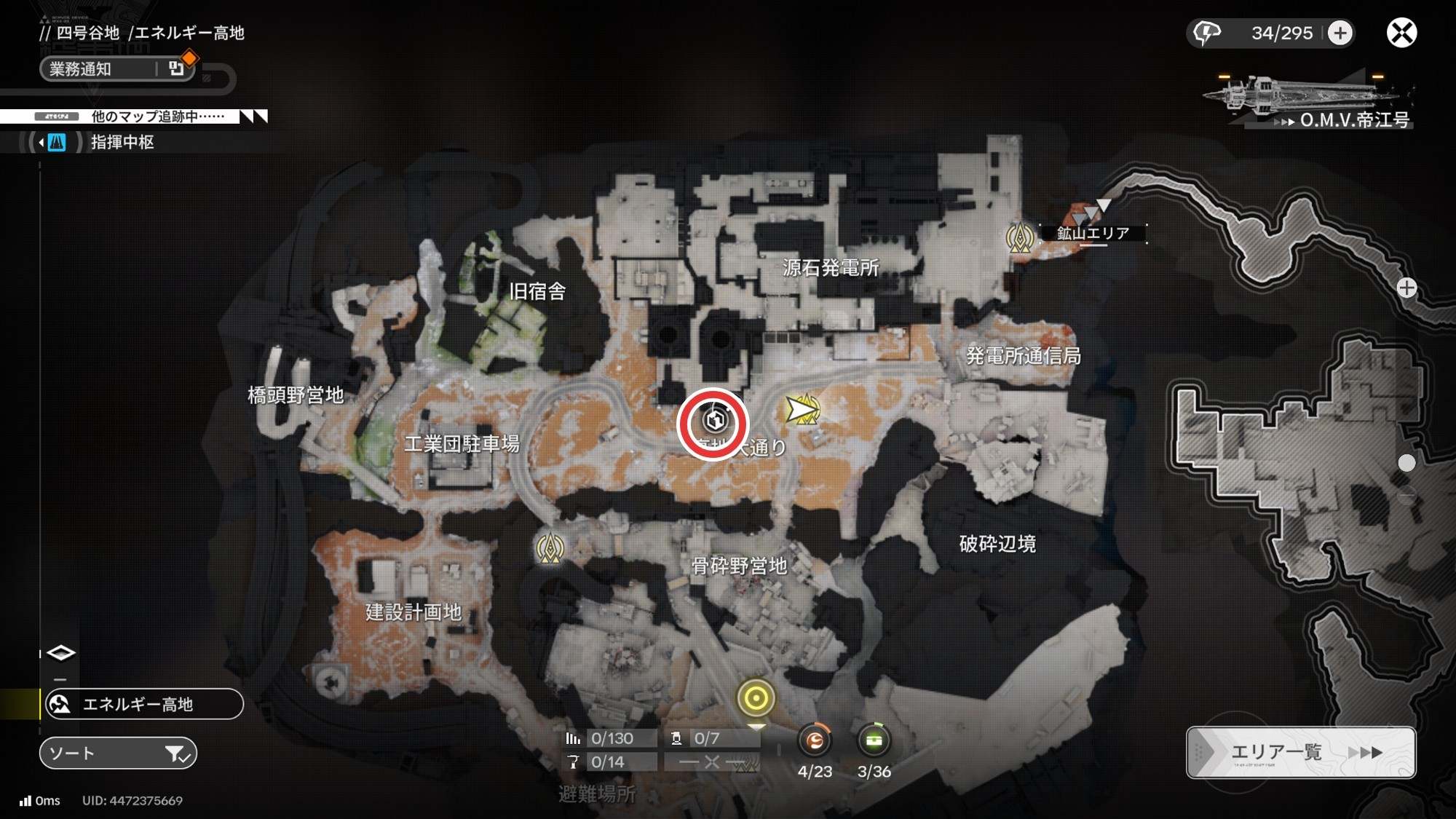Select the teleport beacon above 建設計画地
Screen dimensions: 1456x819
pos(550,547)
